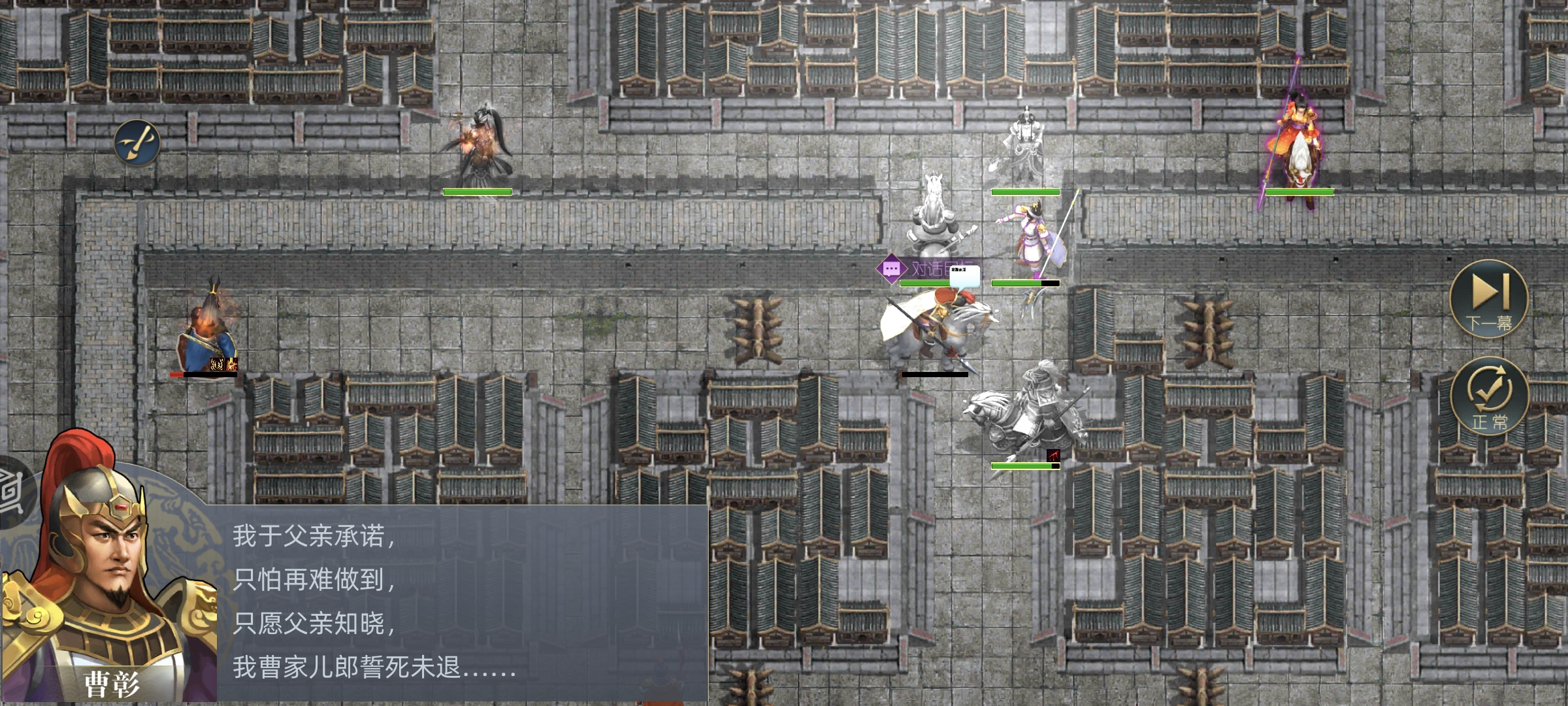The width and height of the screenshot is (1568, 706).
Task: Toggle the 正常 playback speed button
Action: 1489,397
